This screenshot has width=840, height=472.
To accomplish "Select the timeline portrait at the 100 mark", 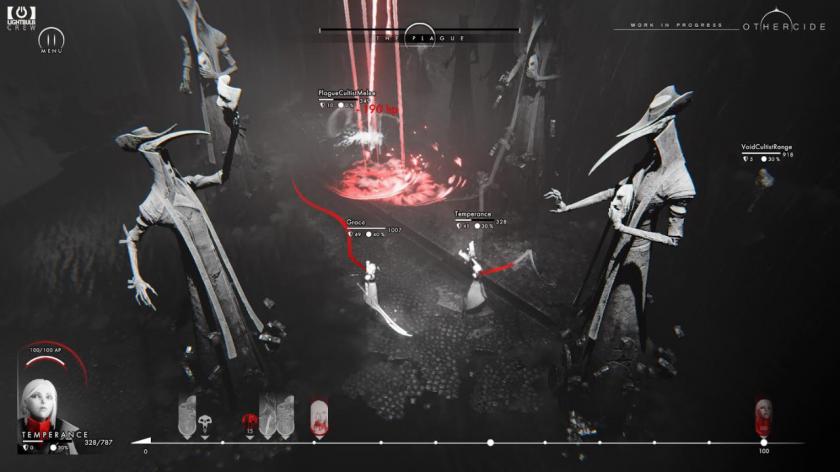I will pos(764,412).
